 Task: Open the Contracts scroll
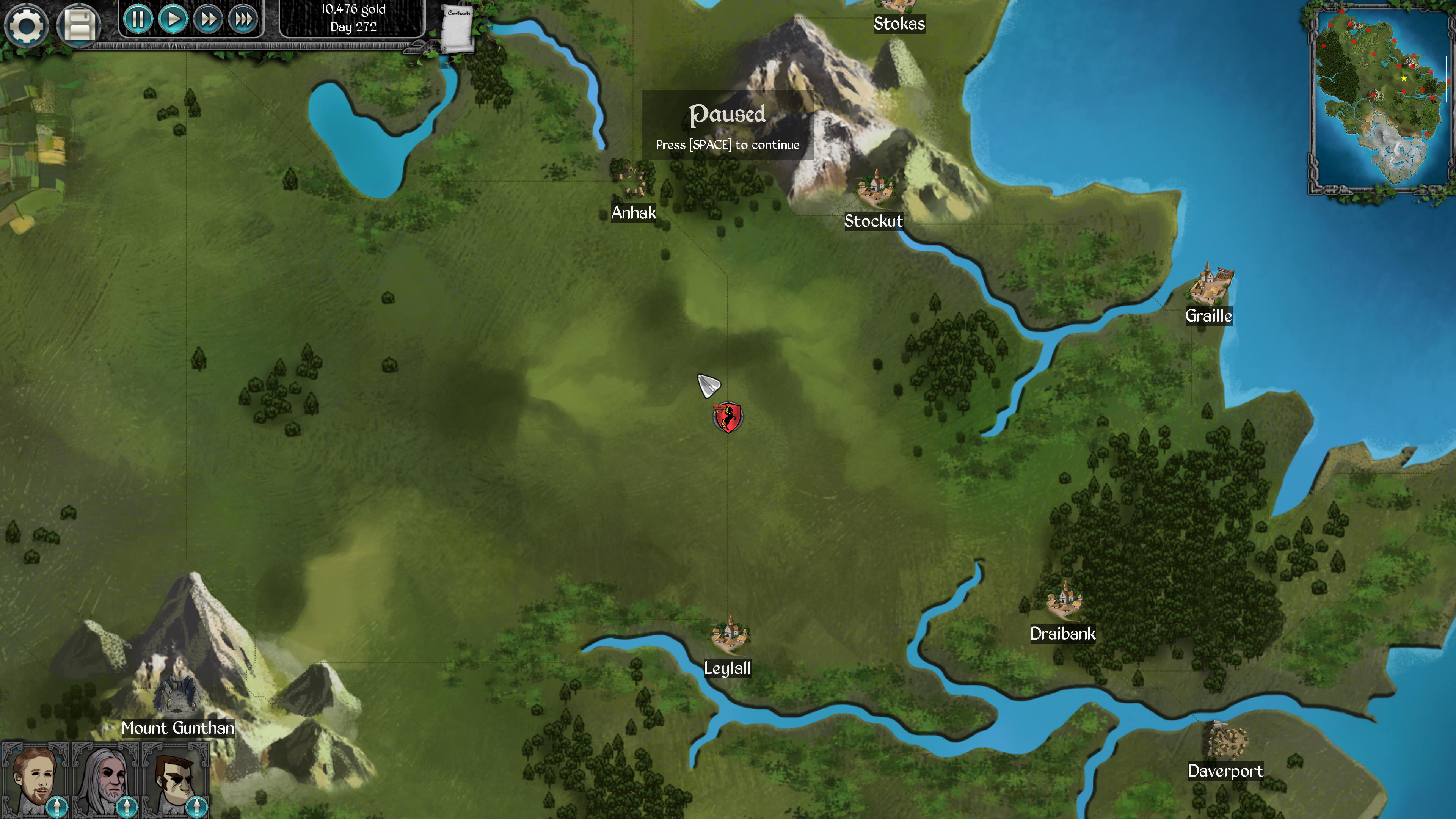click(x=457, y=28)
